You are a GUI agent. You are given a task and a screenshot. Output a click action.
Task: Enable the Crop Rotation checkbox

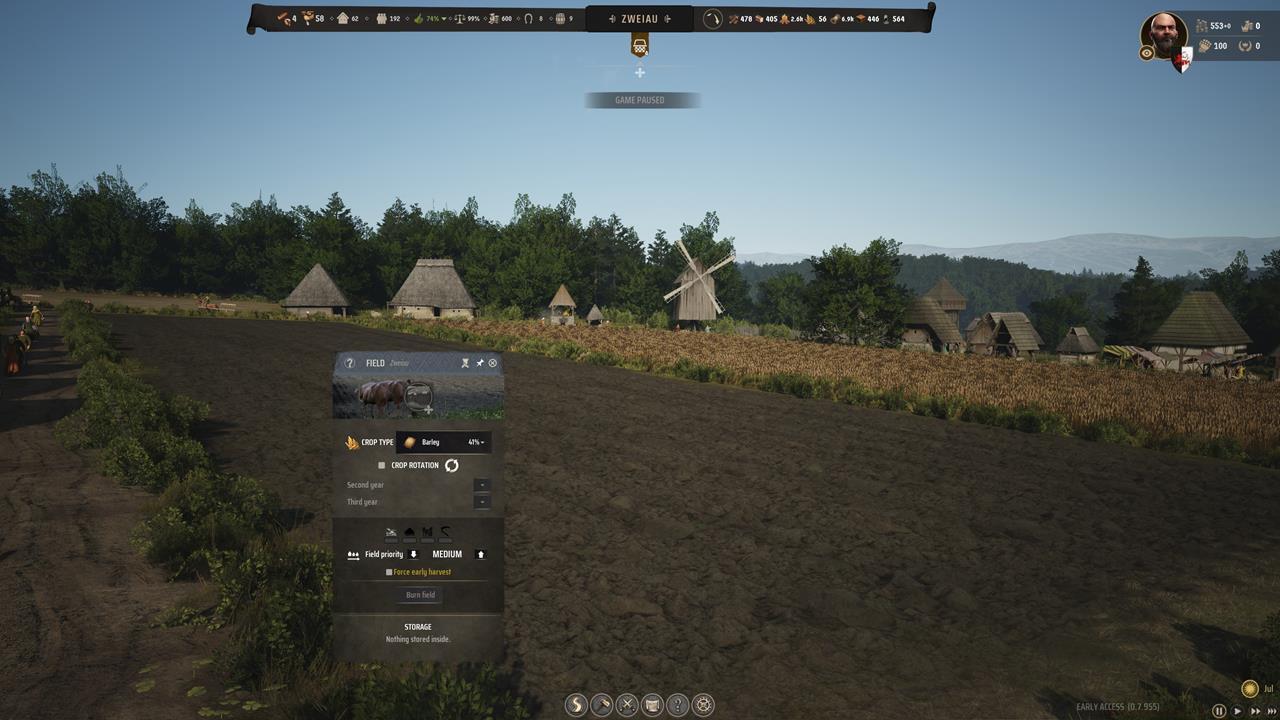tap(381, 464)
